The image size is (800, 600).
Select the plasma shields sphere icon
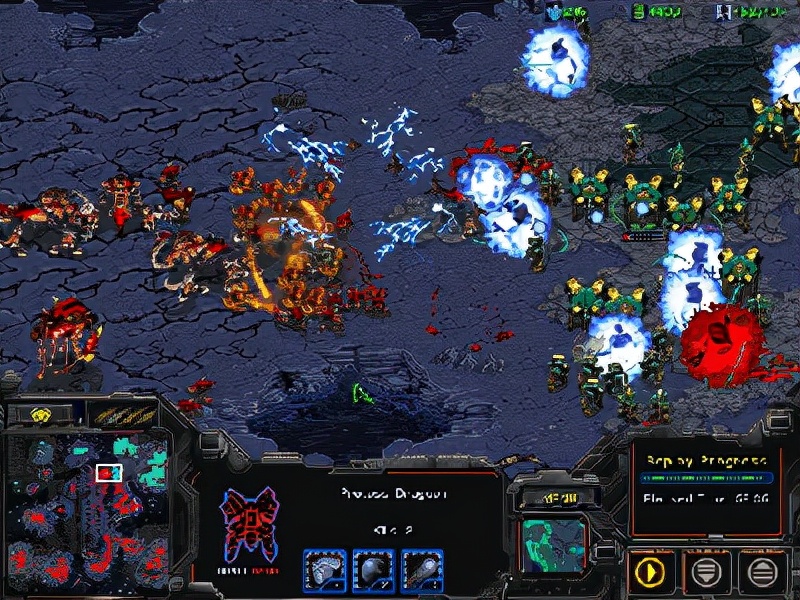coord(371,569)
